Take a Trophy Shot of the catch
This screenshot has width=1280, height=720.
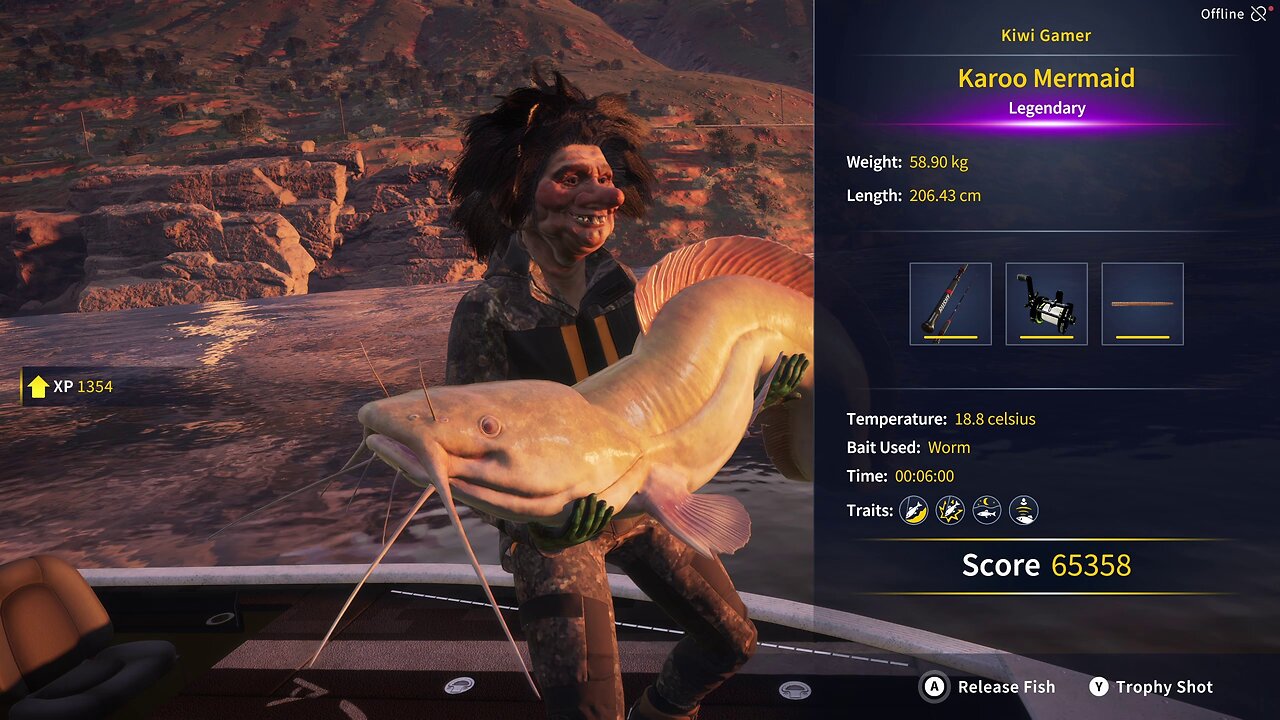(1151, 687)
